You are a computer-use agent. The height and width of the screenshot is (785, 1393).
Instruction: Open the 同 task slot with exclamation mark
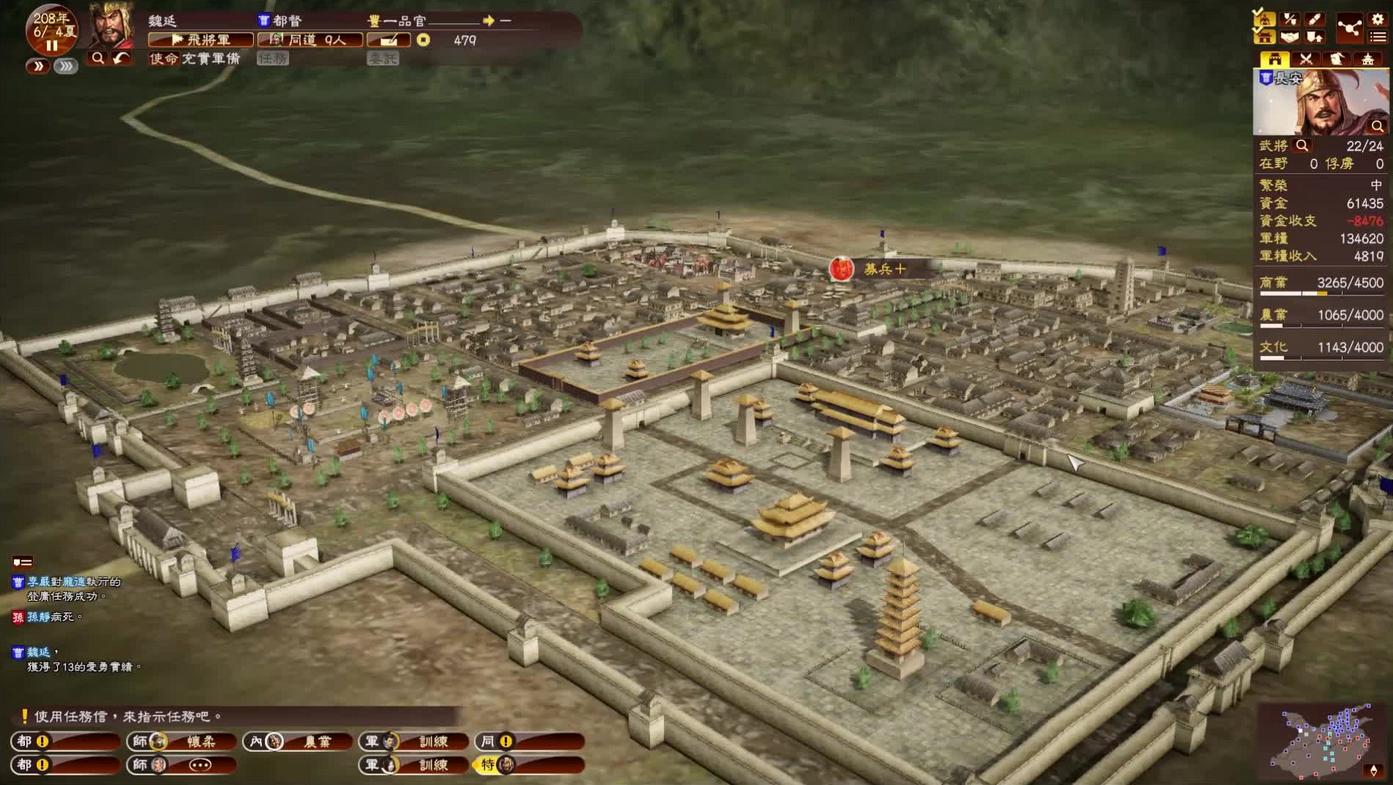point(529,741)
